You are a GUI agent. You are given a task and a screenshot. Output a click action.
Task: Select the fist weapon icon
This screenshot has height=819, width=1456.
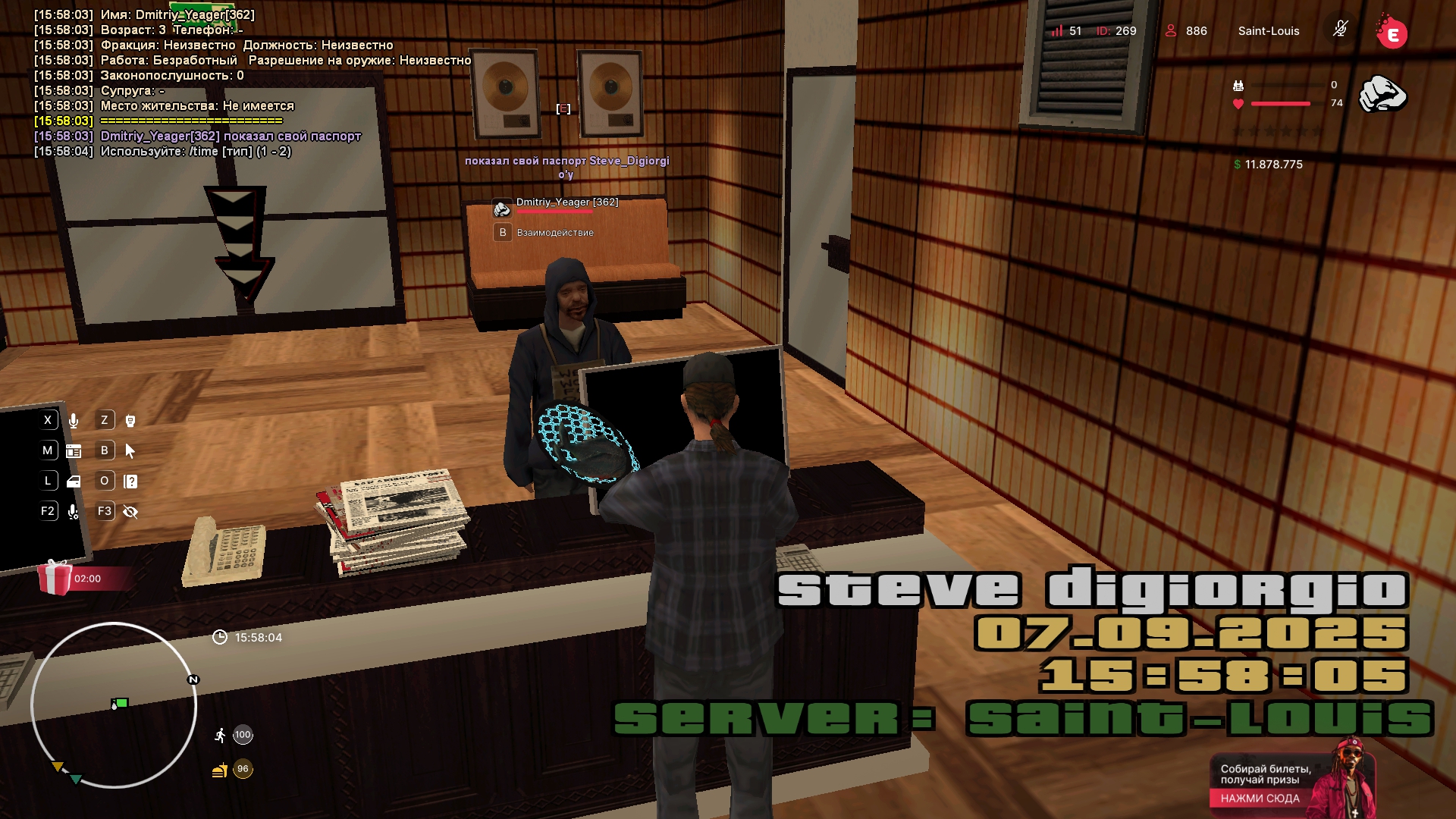pyautogui.click(x=1382, y=95)
